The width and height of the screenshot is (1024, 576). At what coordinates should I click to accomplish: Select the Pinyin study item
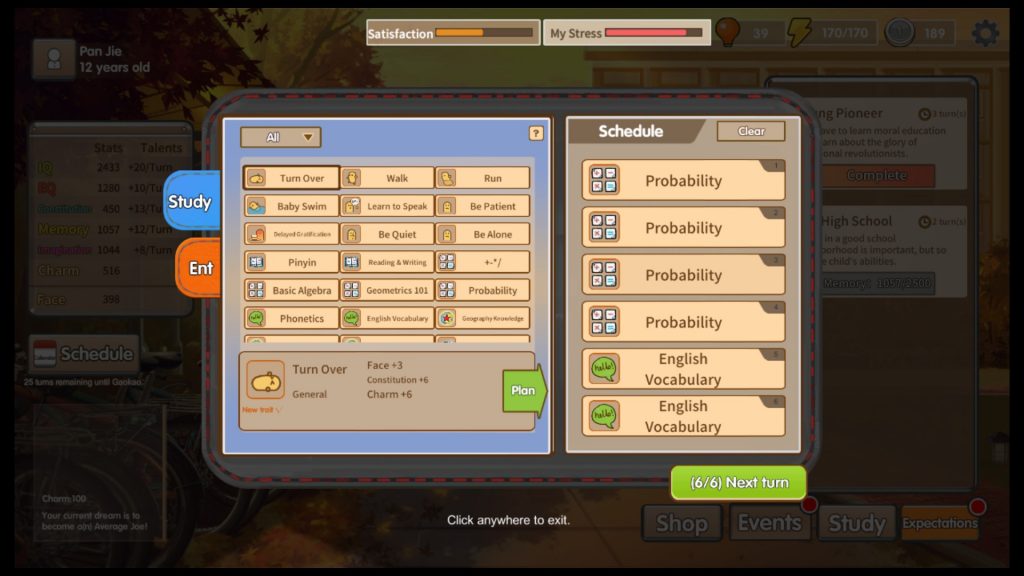[292, 262]
